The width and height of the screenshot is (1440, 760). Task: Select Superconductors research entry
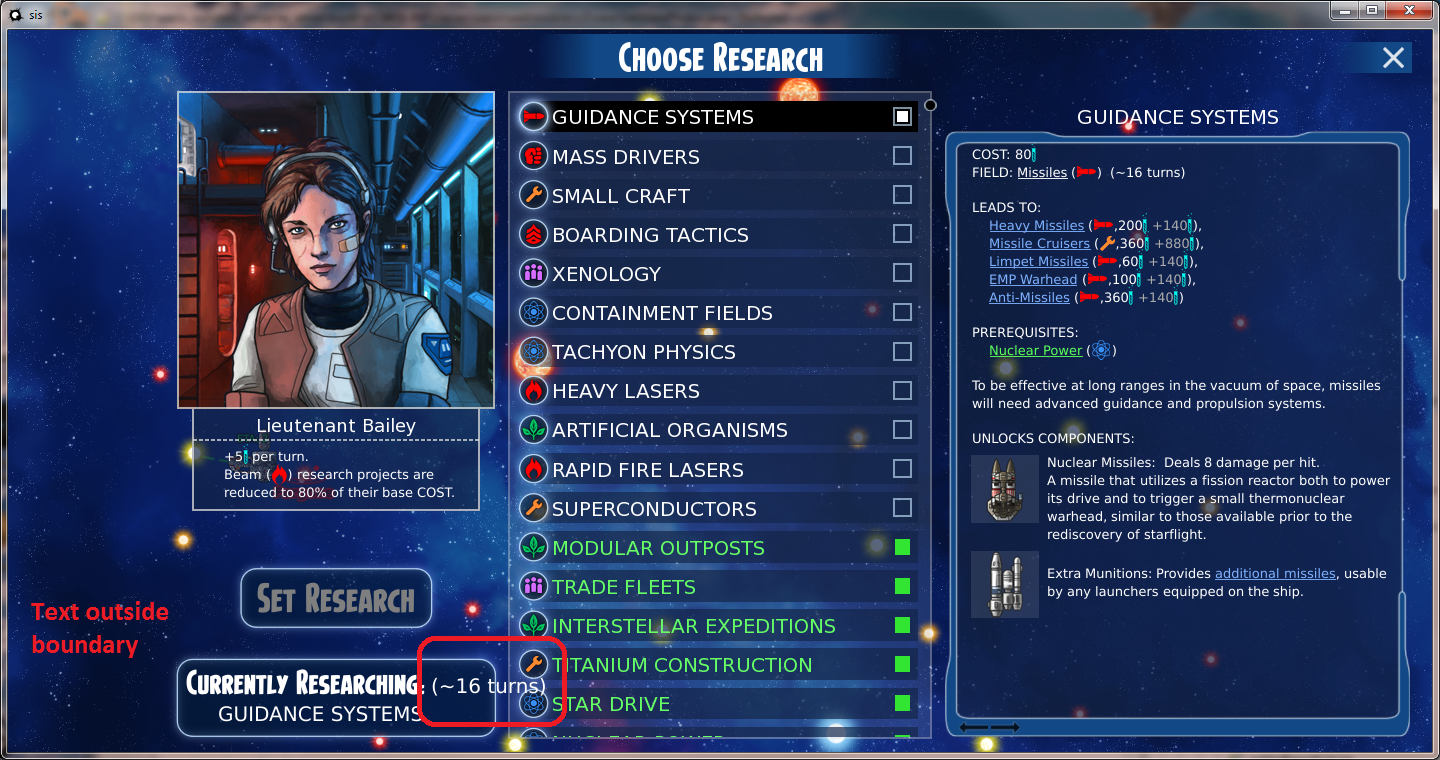coord(654,509)
